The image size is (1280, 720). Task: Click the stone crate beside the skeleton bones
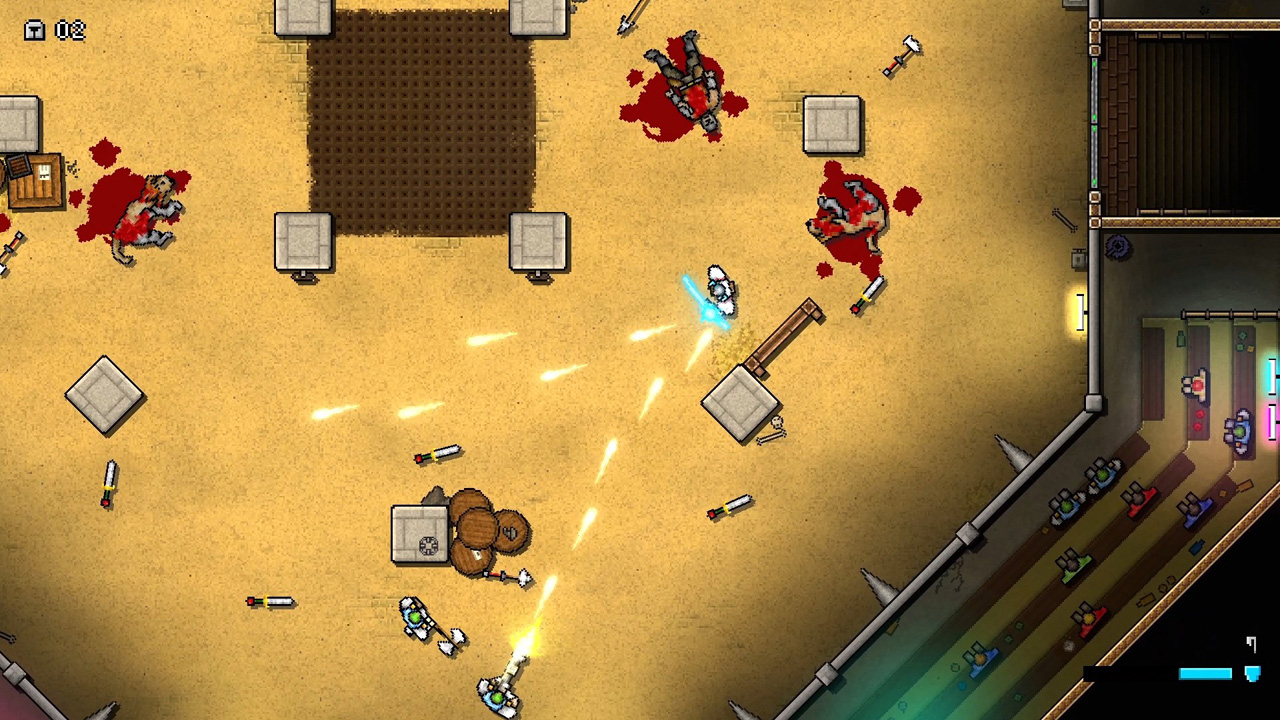tap(742, 405)
